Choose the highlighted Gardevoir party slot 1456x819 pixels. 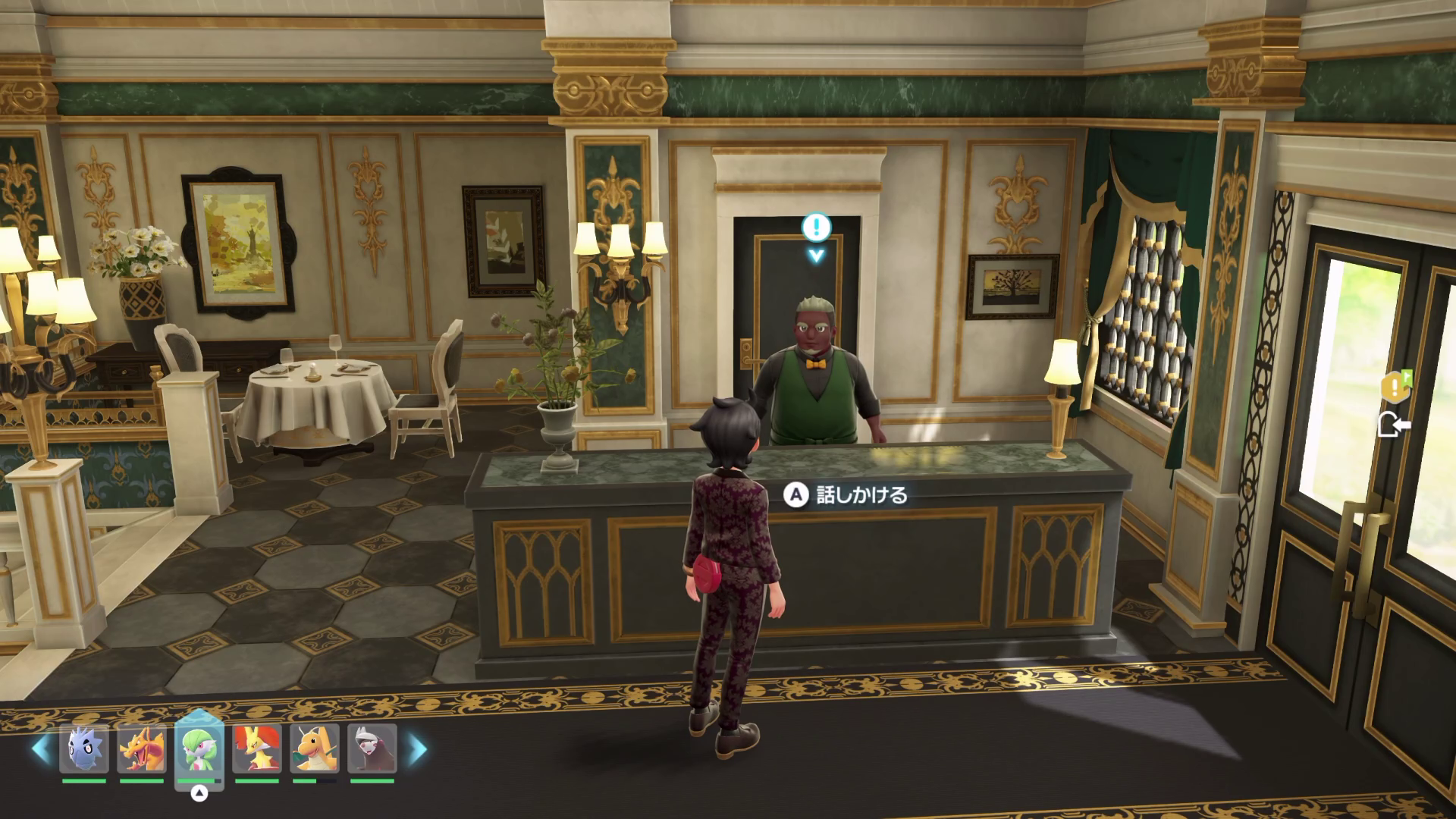pyautogui.click(x=199, y=748)
